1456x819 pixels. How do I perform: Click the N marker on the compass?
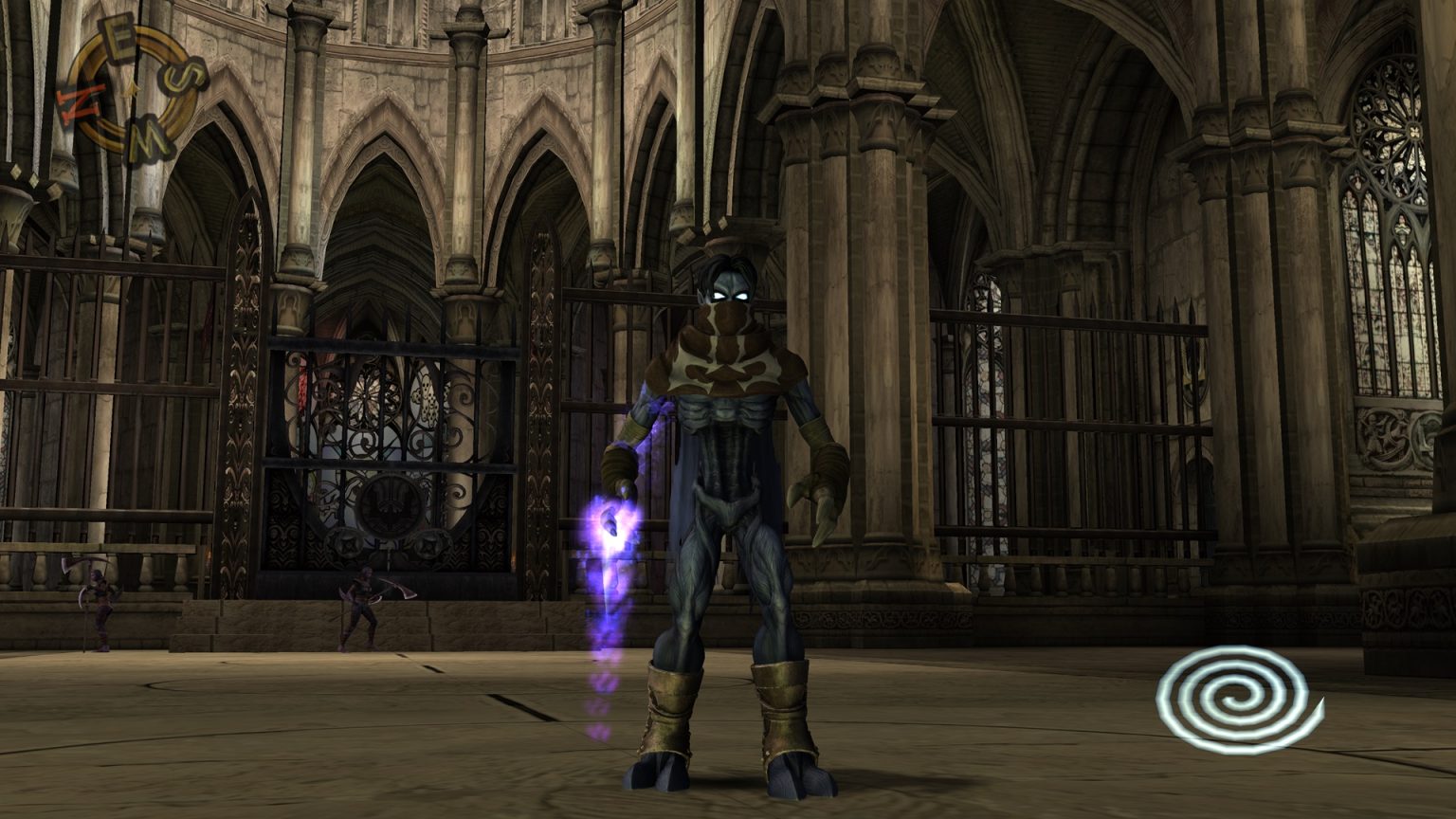point(82,100)
